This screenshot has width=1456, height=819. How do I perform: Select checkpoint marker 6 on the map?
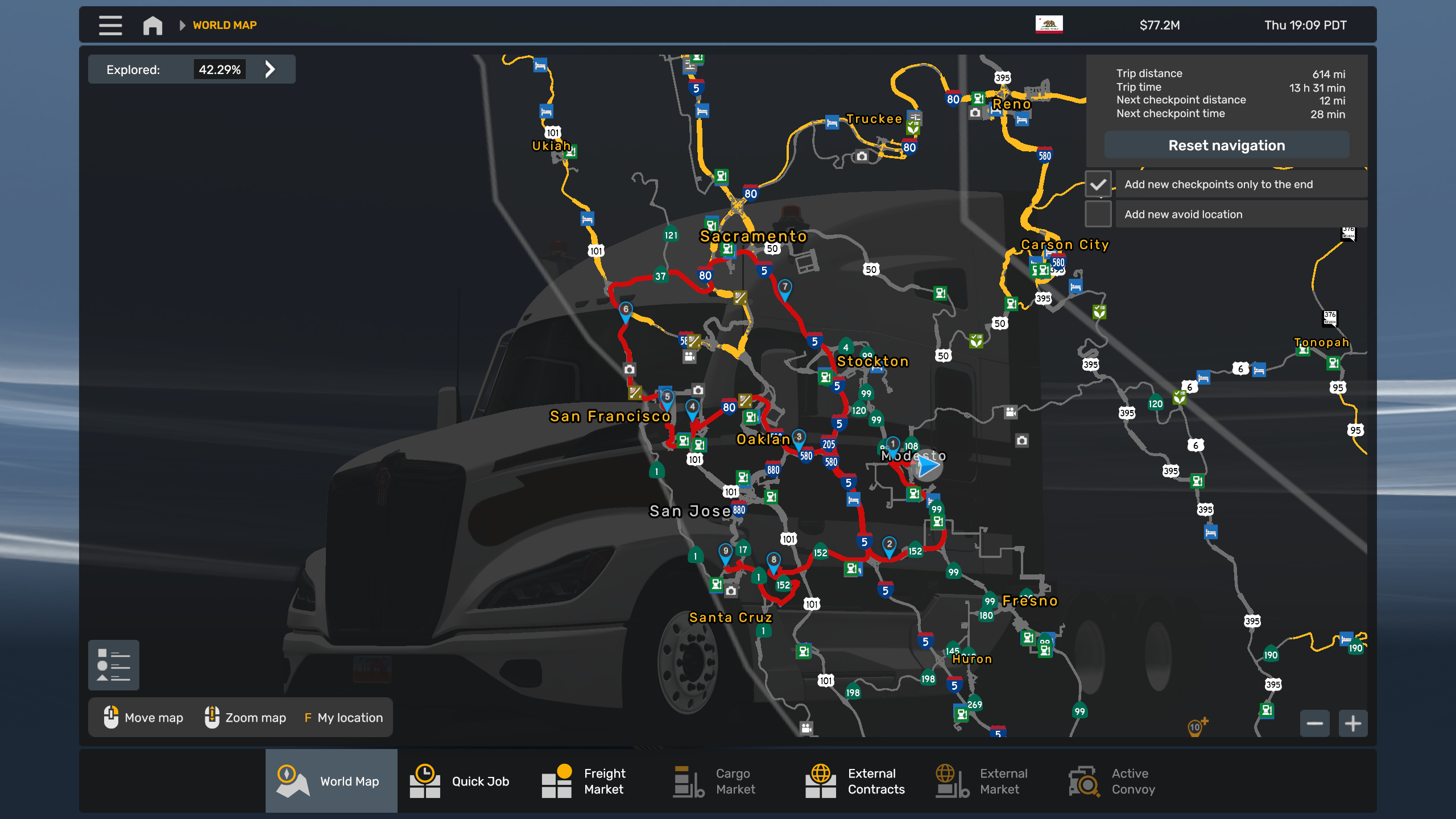(626, 311)
